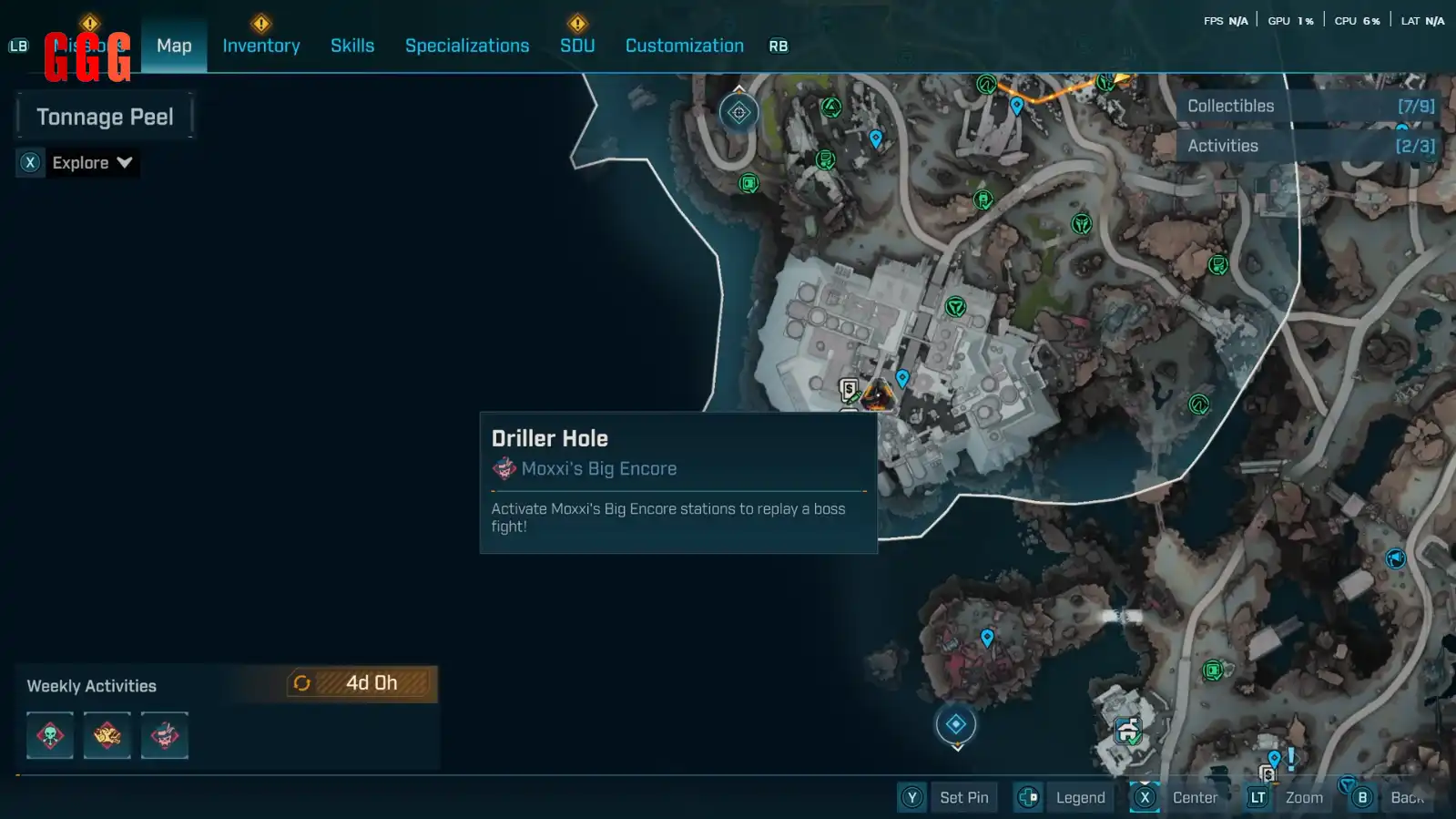Select the Moxxi weekly activity icon
This screenshot has width=1456, height=819.
coord(165,735)
